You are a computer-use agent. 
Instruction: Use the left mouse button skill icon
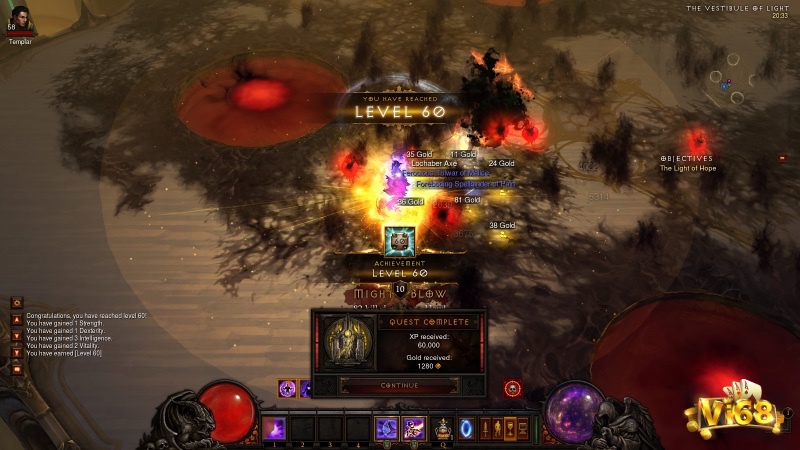click(386, 428)
